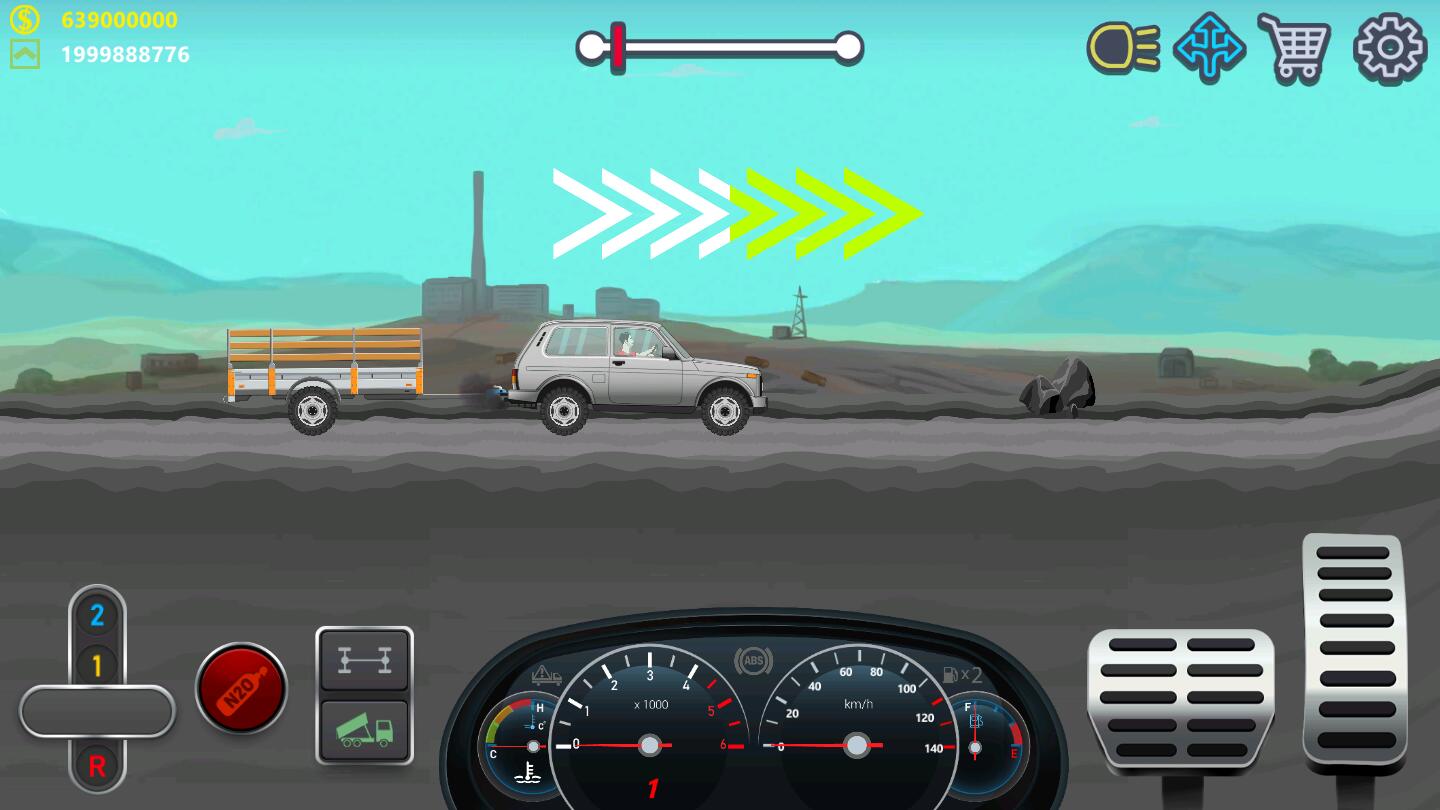Toggle the axle differential lock button
This screenshot has height=810, width=1440.
[364, 661]
